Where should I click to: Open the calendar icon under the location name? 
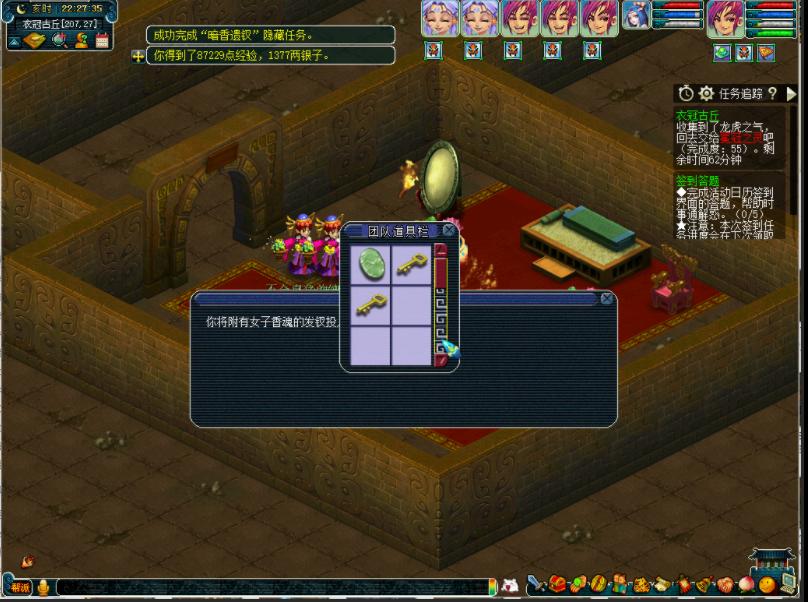[102, 40]
